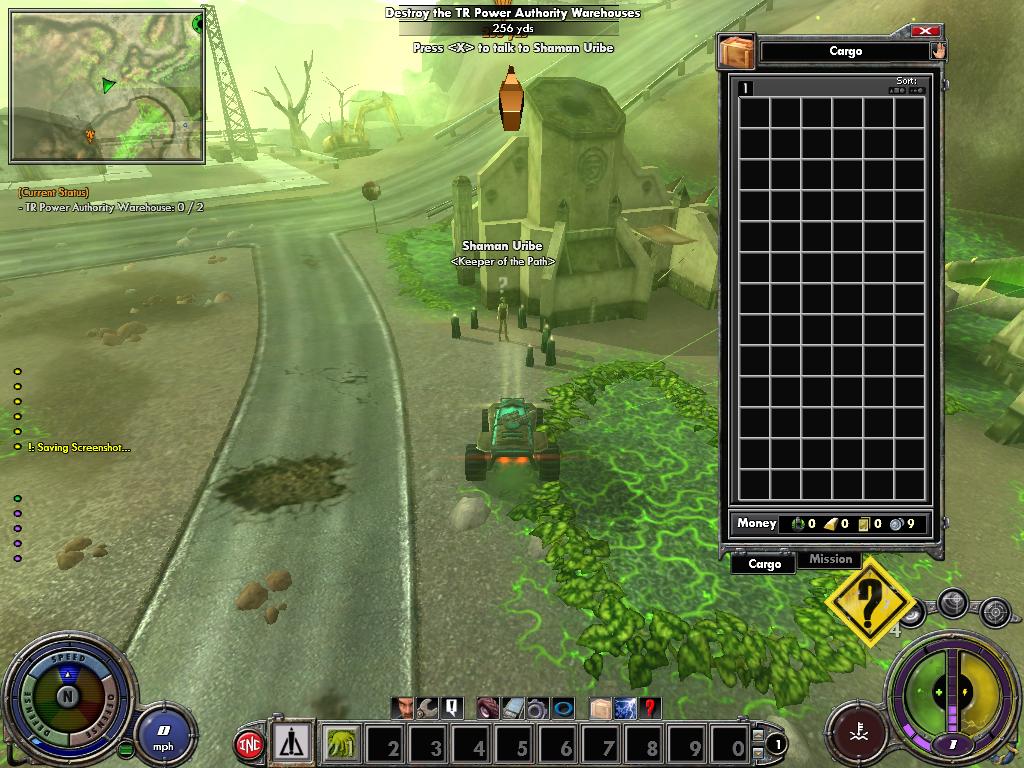
Task: Click the hand icon beside the Cargo title
Action: (938, 51)
